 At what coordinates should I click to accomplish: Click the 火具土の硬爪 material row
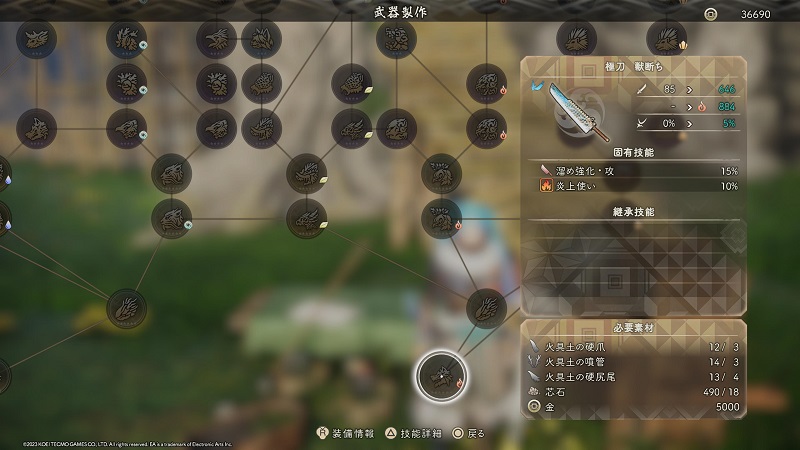tap(634, 346)
